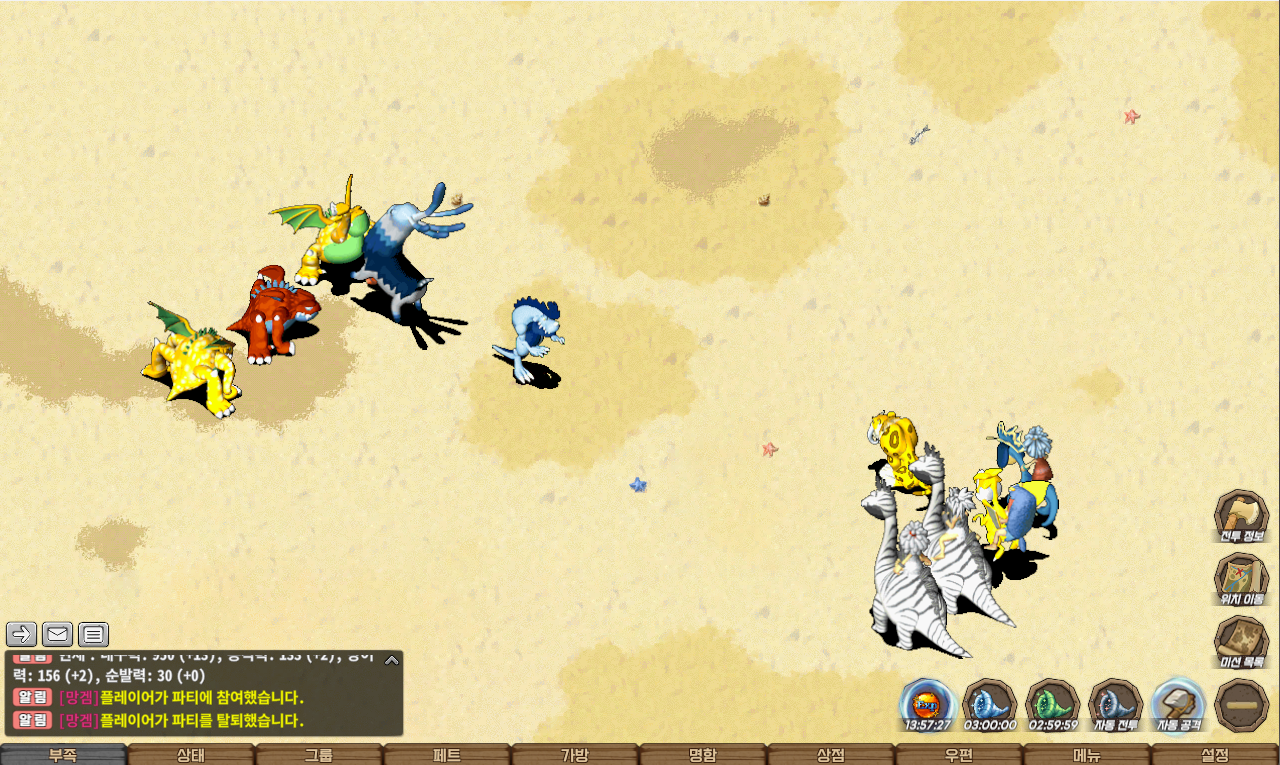Screen dimensions: 1280x765
Task: Expand the chat log with the up arrow
Action: pos(392,659)
